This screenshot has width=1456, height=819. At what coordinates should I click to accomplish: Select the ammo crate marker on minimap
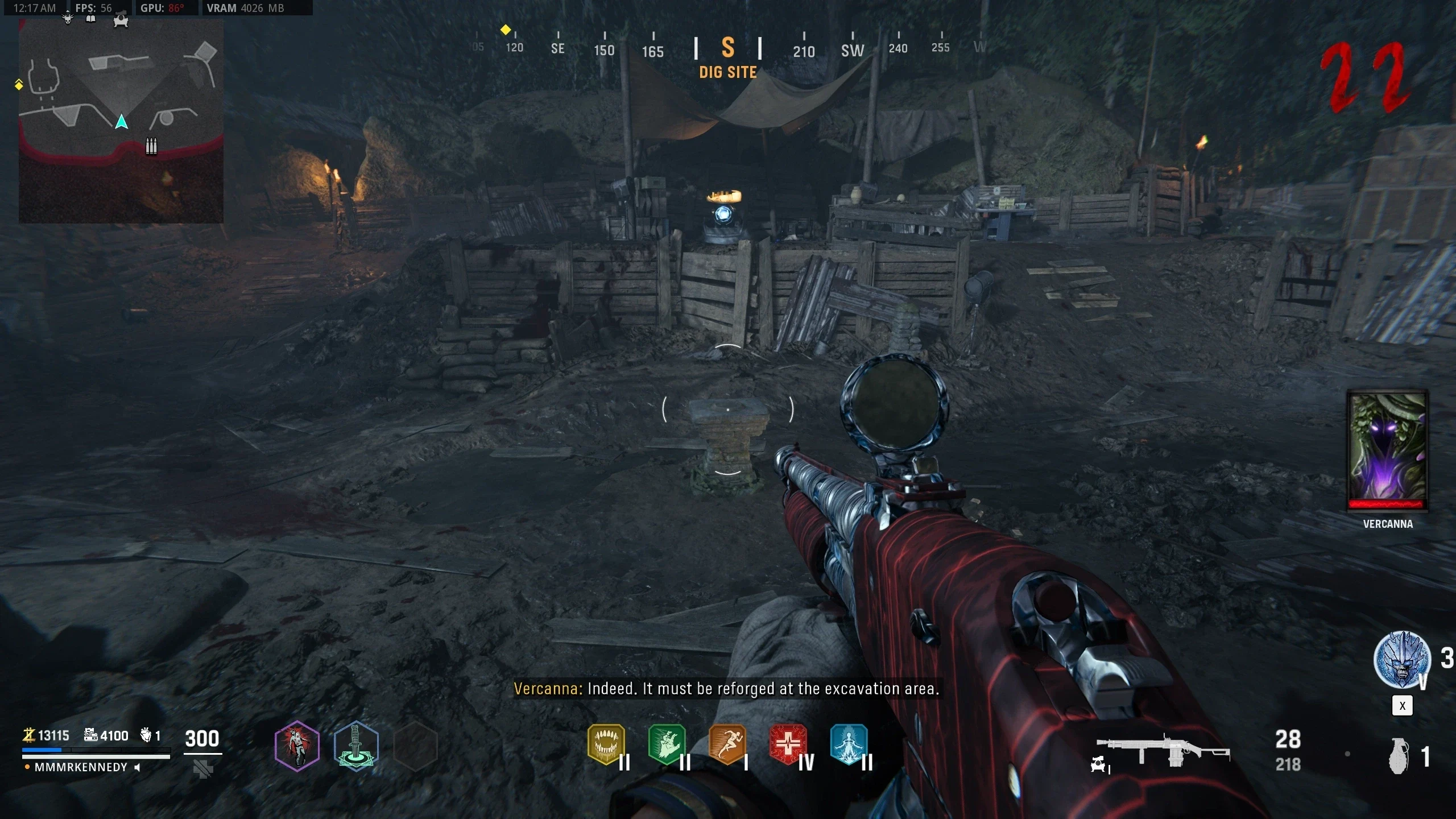point(151,146)
